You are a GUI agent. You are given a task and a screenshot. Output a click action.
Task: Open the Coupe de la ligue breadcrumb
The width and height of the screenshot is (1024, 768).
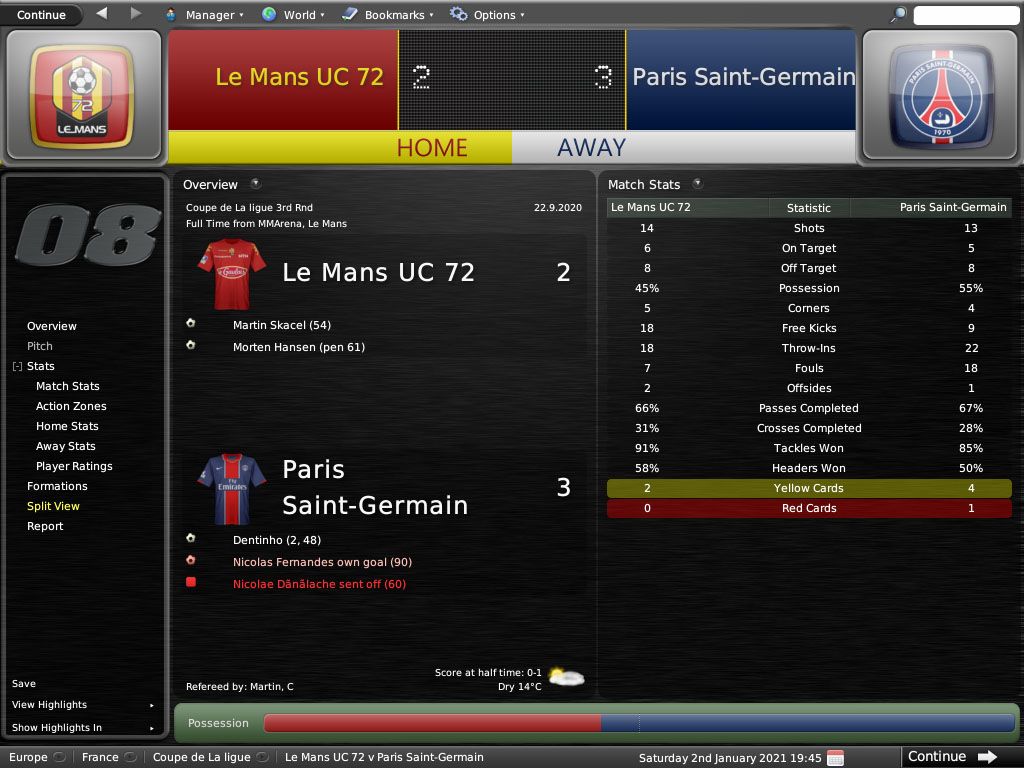(202, 757)
